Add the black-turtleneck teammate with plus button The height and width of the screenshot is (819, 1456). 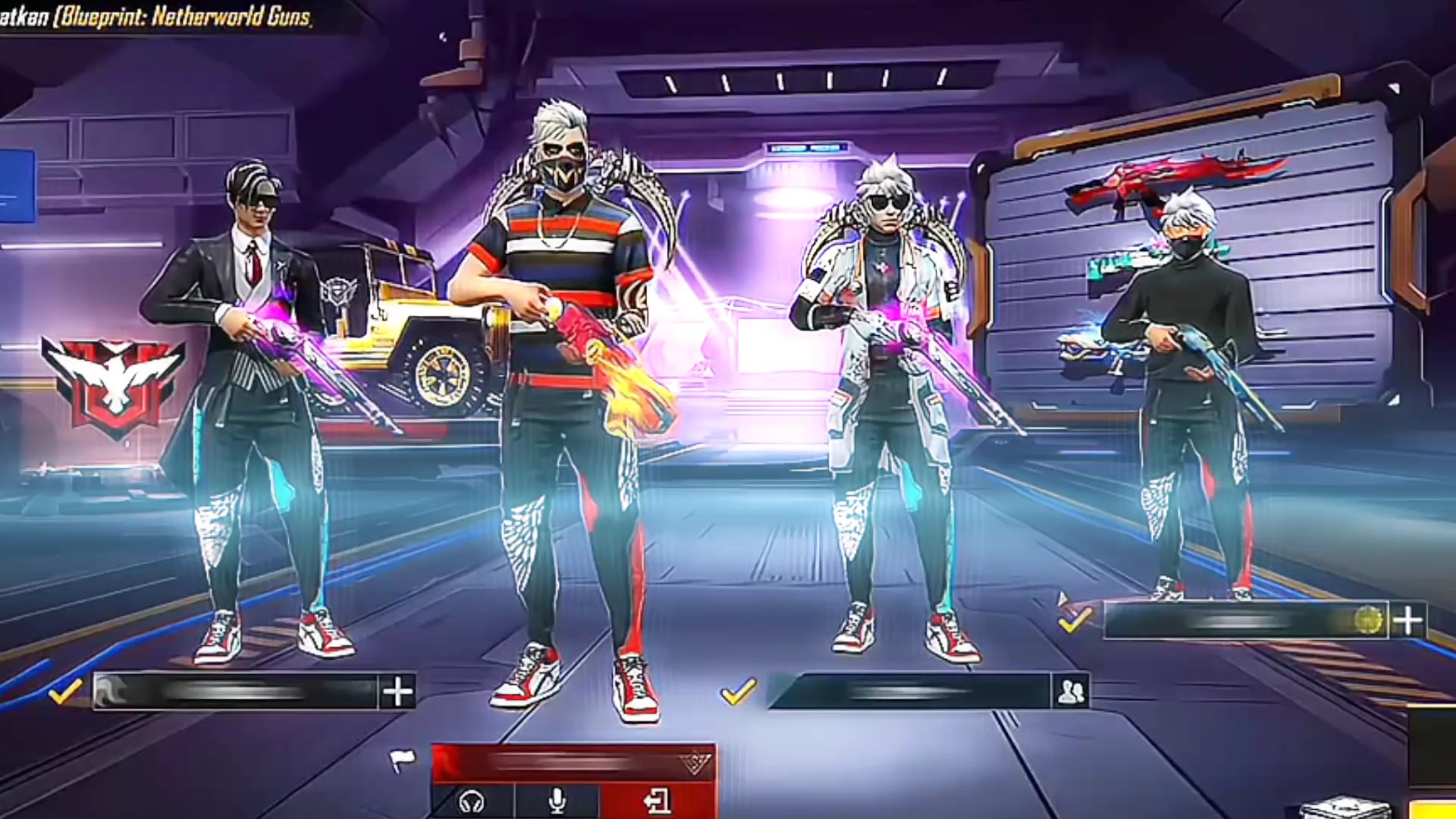[x=1407, y=620]
